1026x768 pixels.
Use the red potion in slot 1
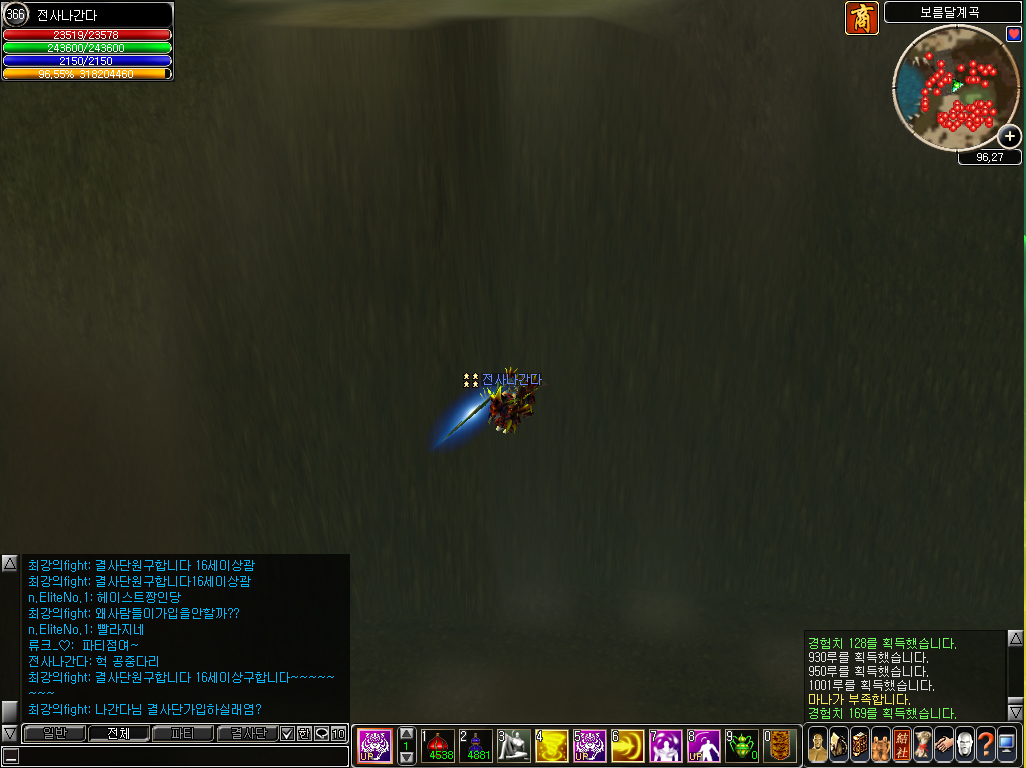[438, 745]
